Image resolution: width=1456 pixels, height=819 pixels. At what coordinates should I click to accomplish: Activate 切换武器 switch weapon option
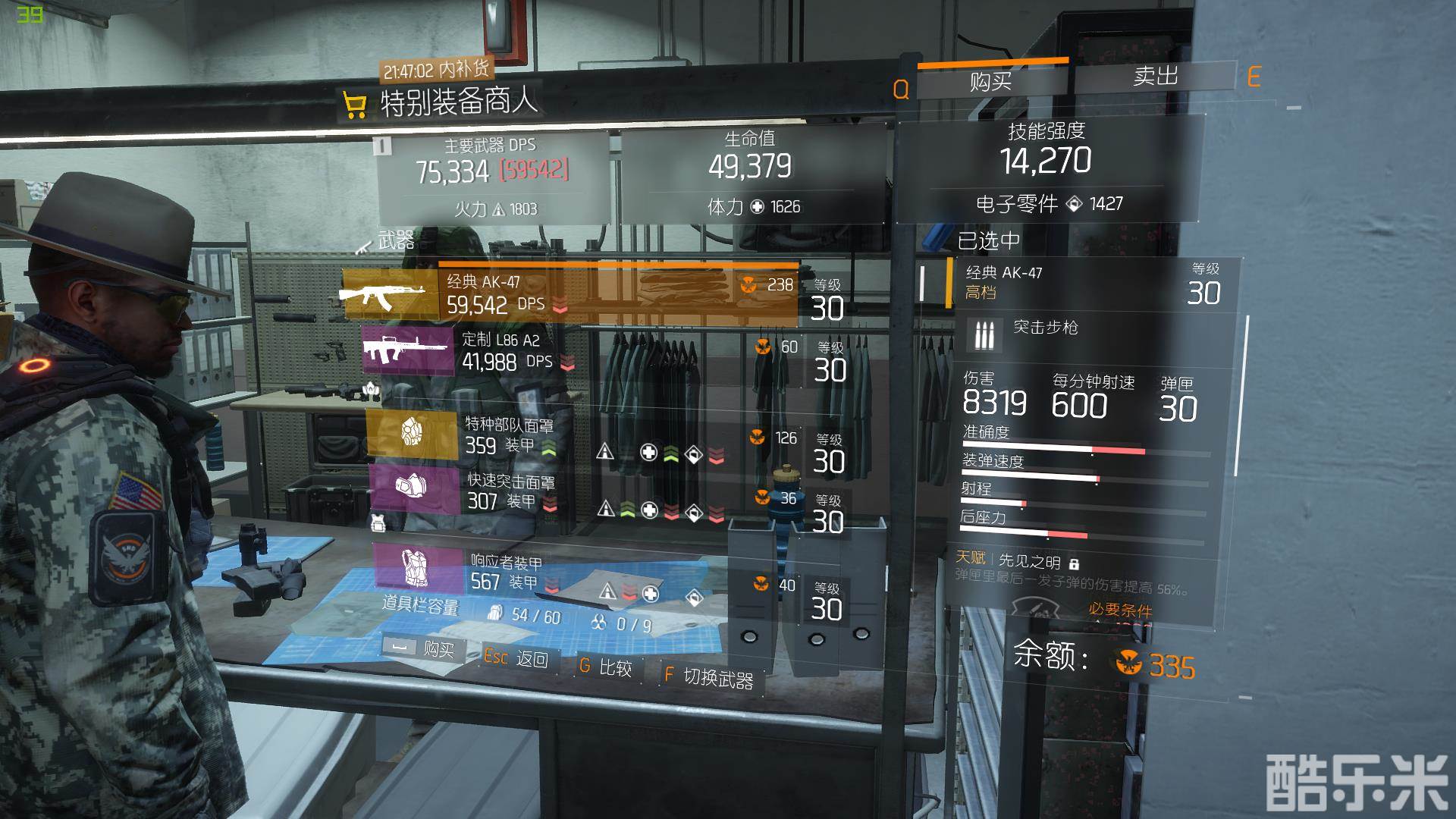point(709,676)
